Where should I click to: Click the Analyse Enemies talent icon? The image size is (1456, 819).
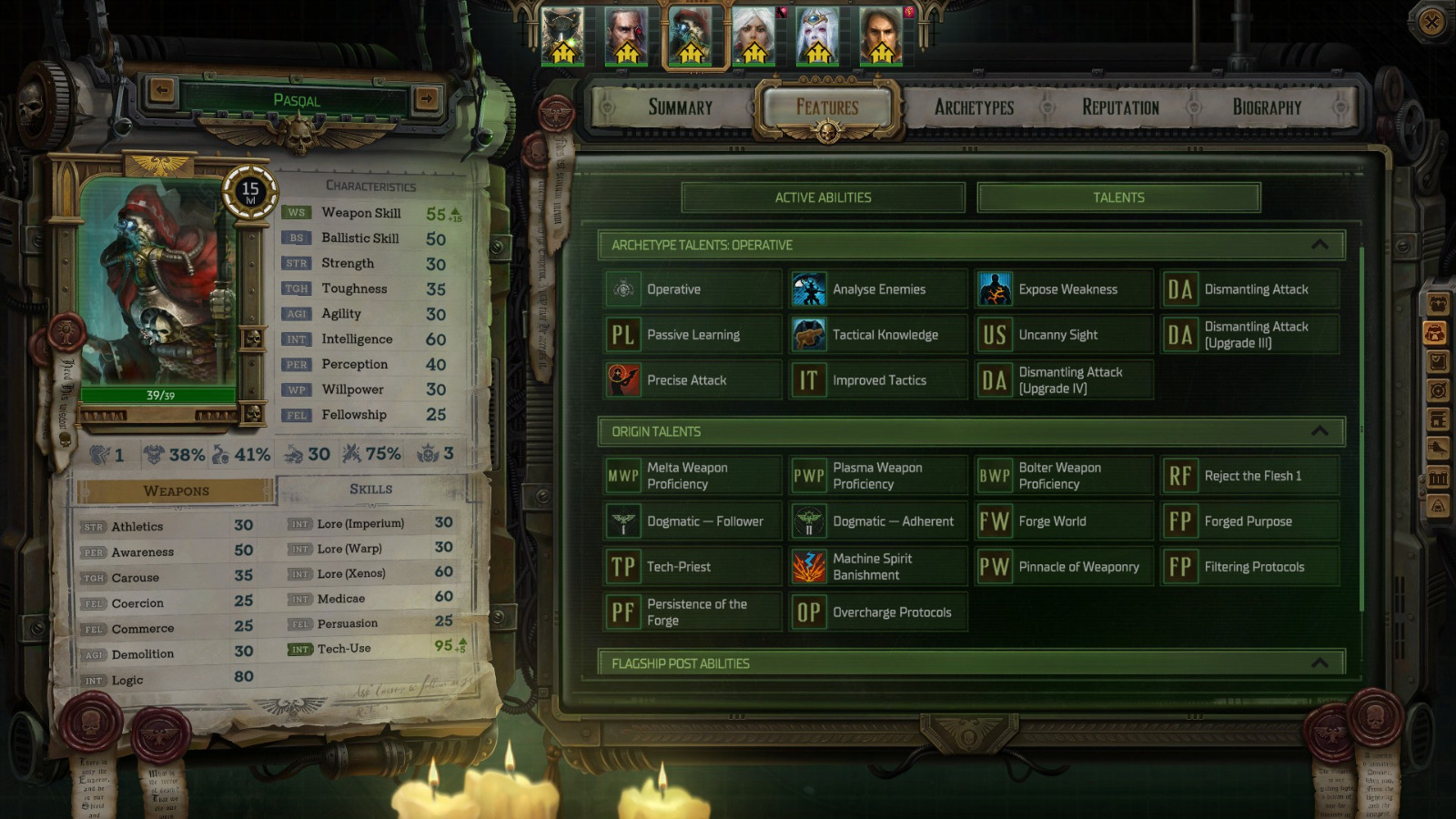click(808, 288)
